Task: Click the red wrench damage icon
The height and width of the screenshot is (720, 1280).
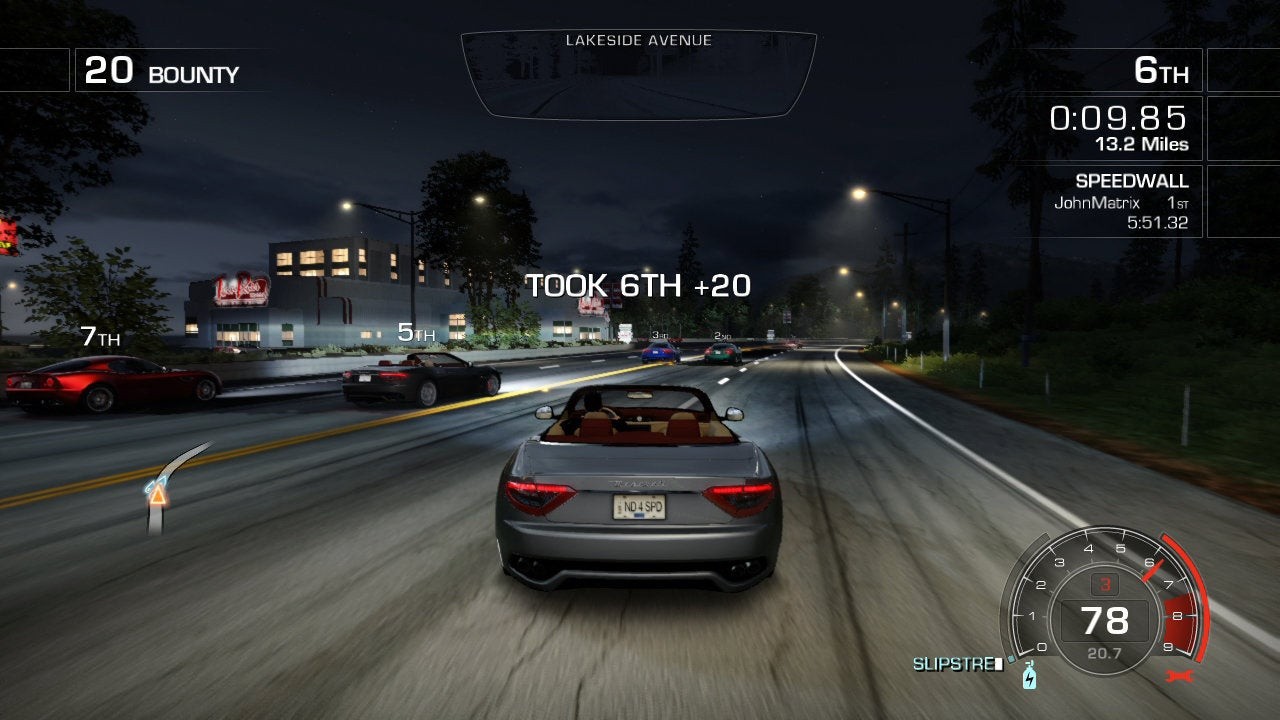Action: 1181,677
